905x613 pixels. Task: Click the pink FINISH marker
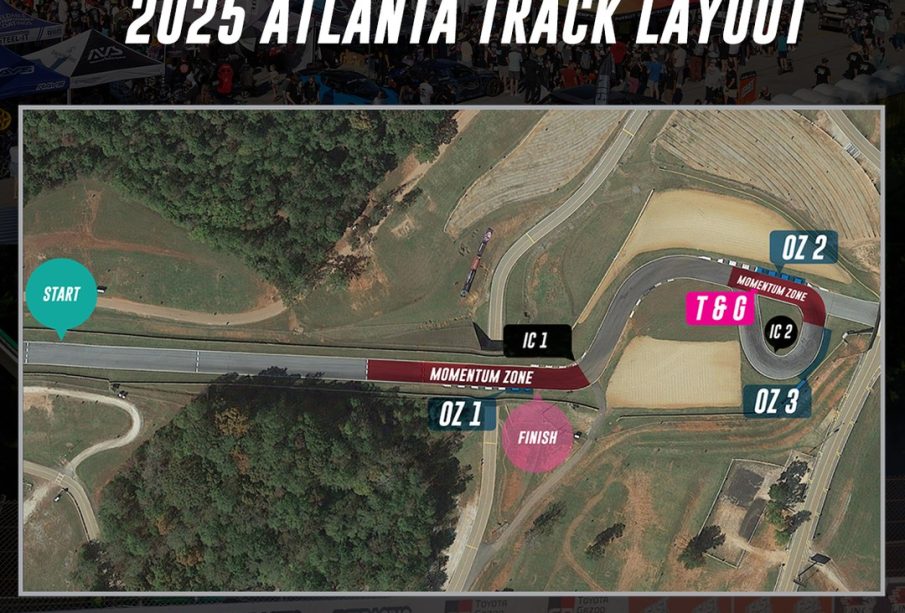click(x=537, y=437)
